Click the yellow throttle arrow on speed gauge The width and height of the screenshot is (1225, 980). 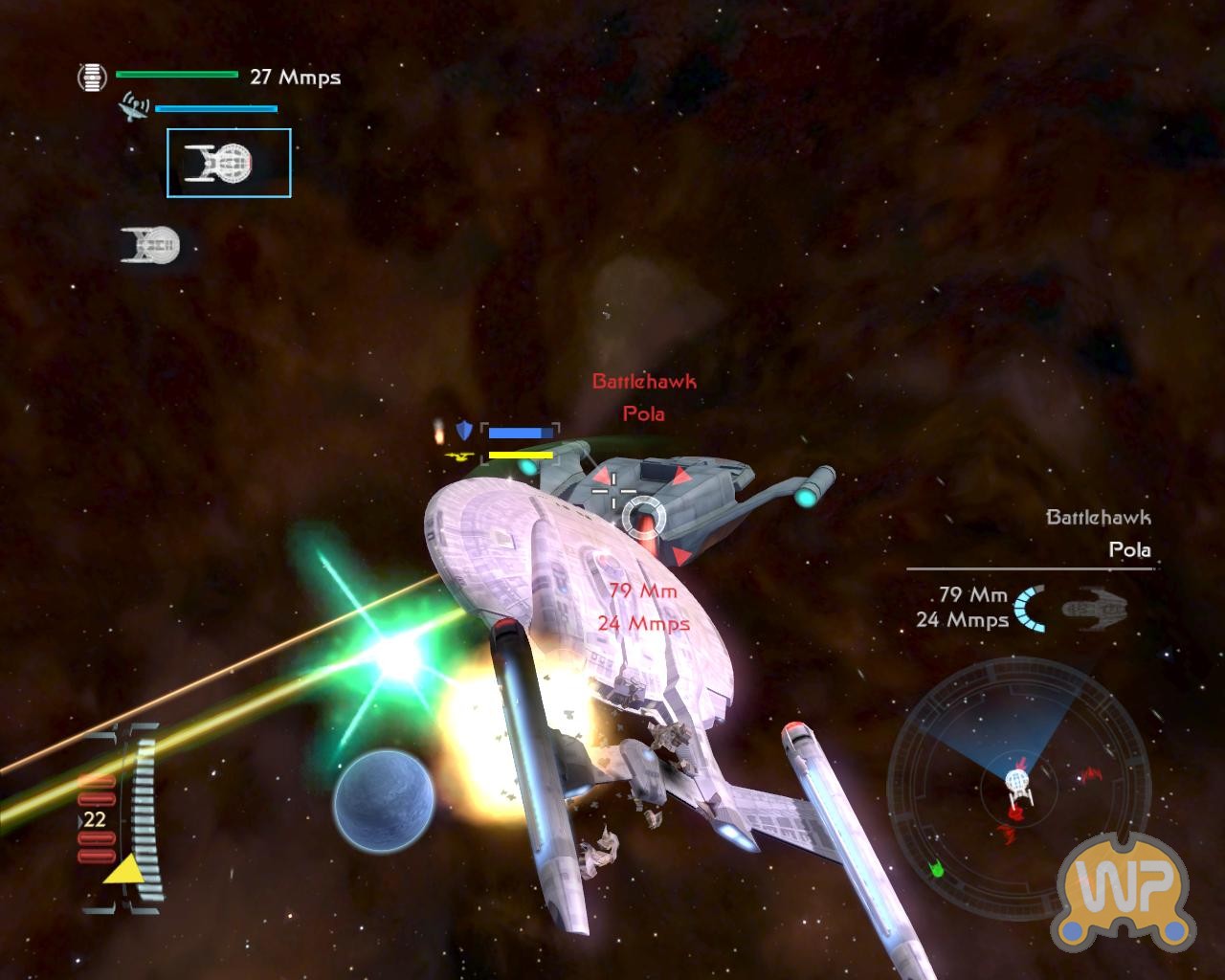click(122, 869)
